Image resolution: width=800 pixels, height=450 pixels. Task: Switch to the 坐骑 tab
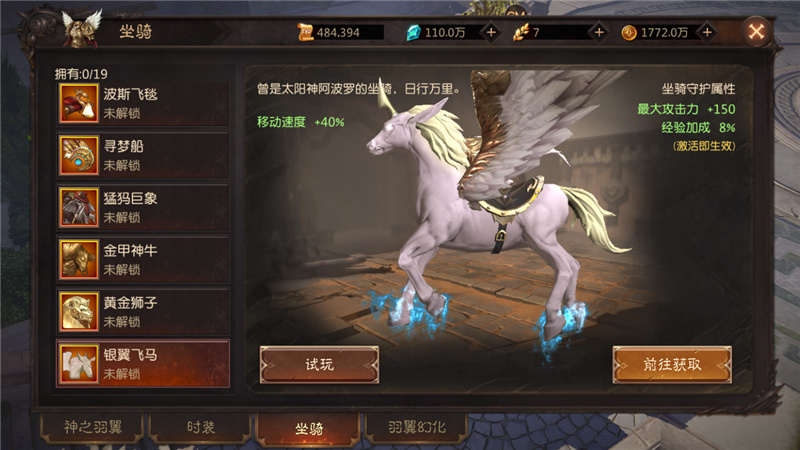308,427
